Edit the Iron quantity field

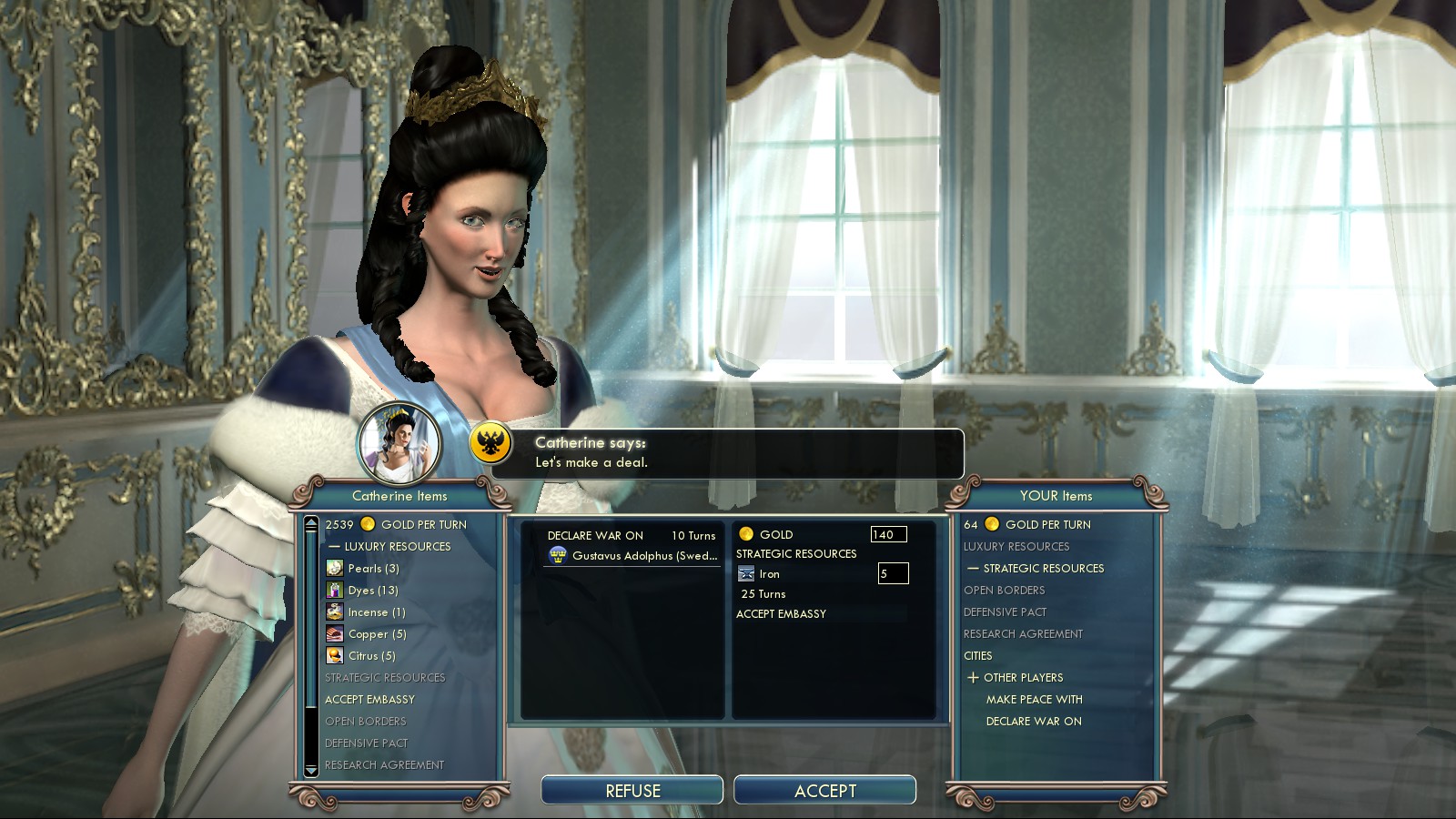tap(893, 574)
